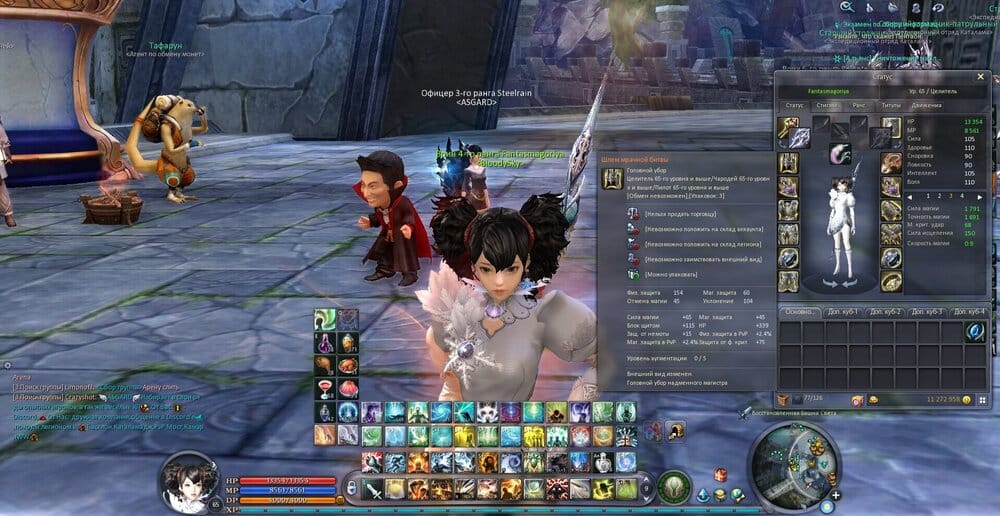Select the blue ring item in inventory
1000x516 pixels.
coord(975,331)
